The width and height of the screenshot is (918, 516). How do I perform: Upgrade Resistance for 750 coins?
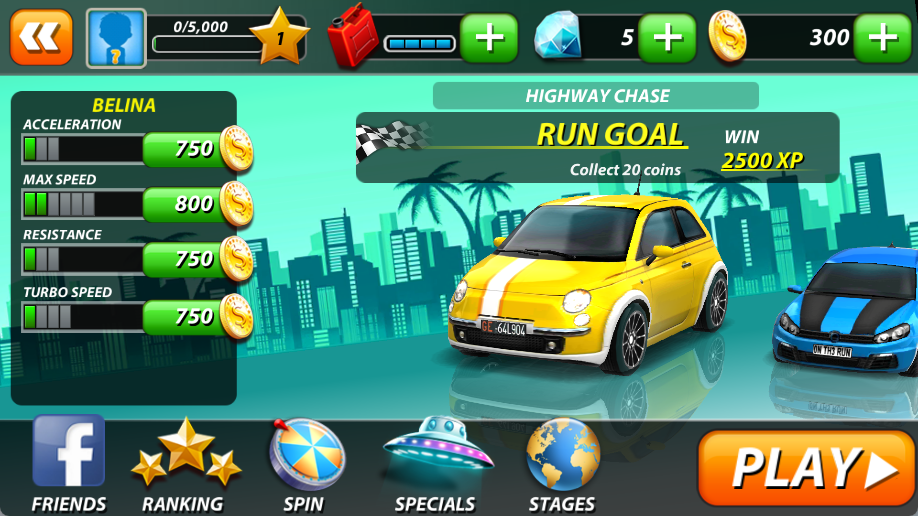tap(197, 259)
